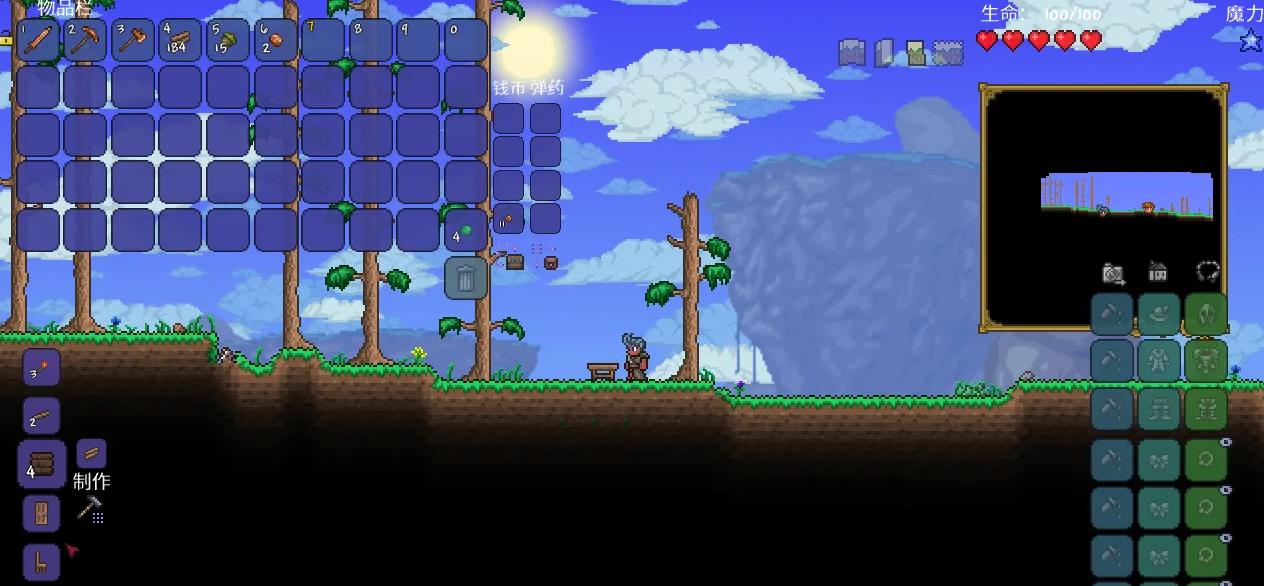Pick the wood stack of 184
Screen dimensions: 1264x586
click(181, 41)
